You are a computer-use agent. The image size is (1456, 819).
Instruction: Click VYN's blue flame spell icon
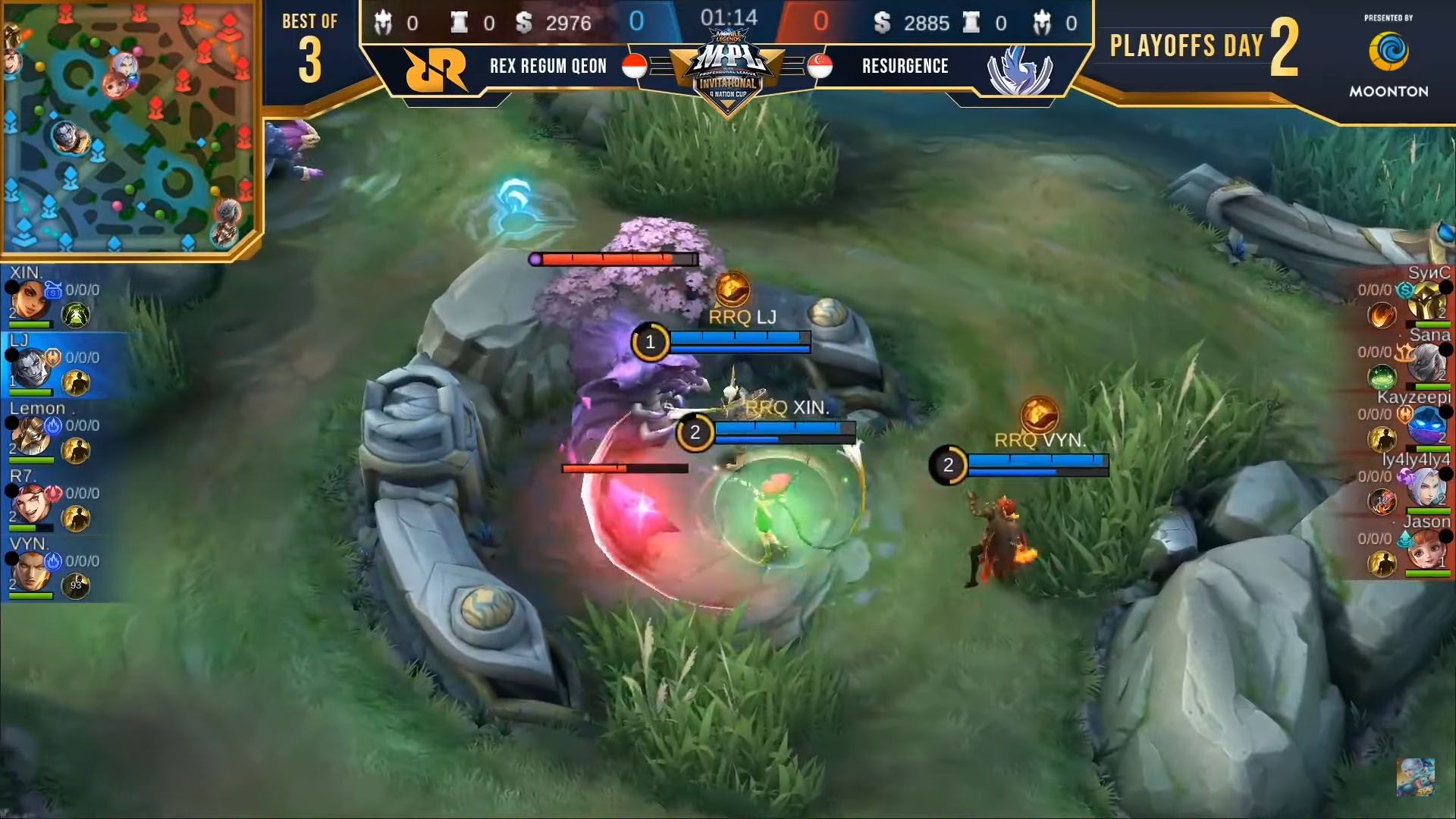[52, 561]
